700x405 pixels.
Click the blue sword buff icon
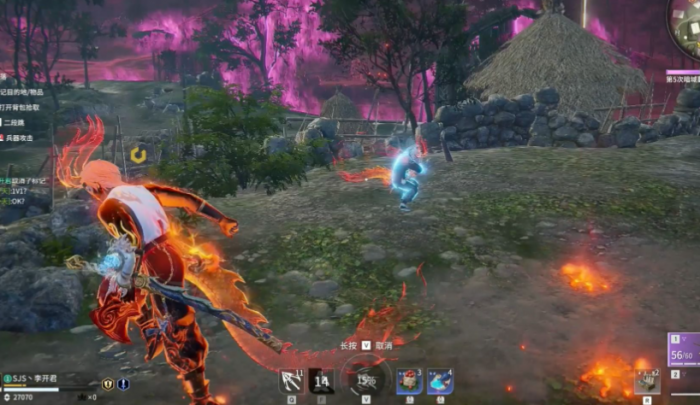pos(123,383)
